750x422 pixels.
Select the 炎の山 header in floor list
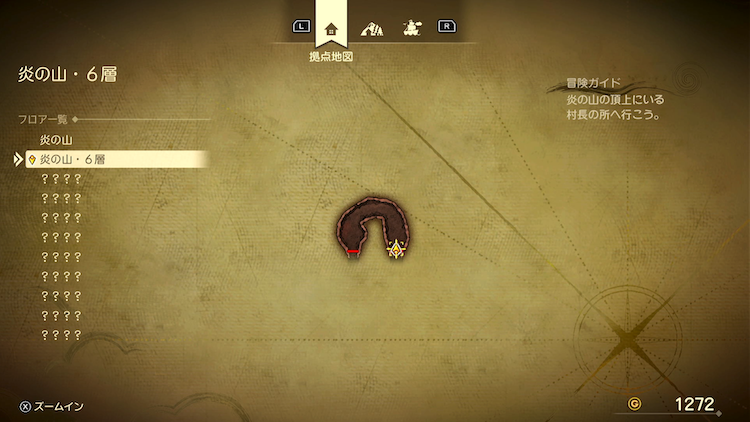click(x=56, y=140)
